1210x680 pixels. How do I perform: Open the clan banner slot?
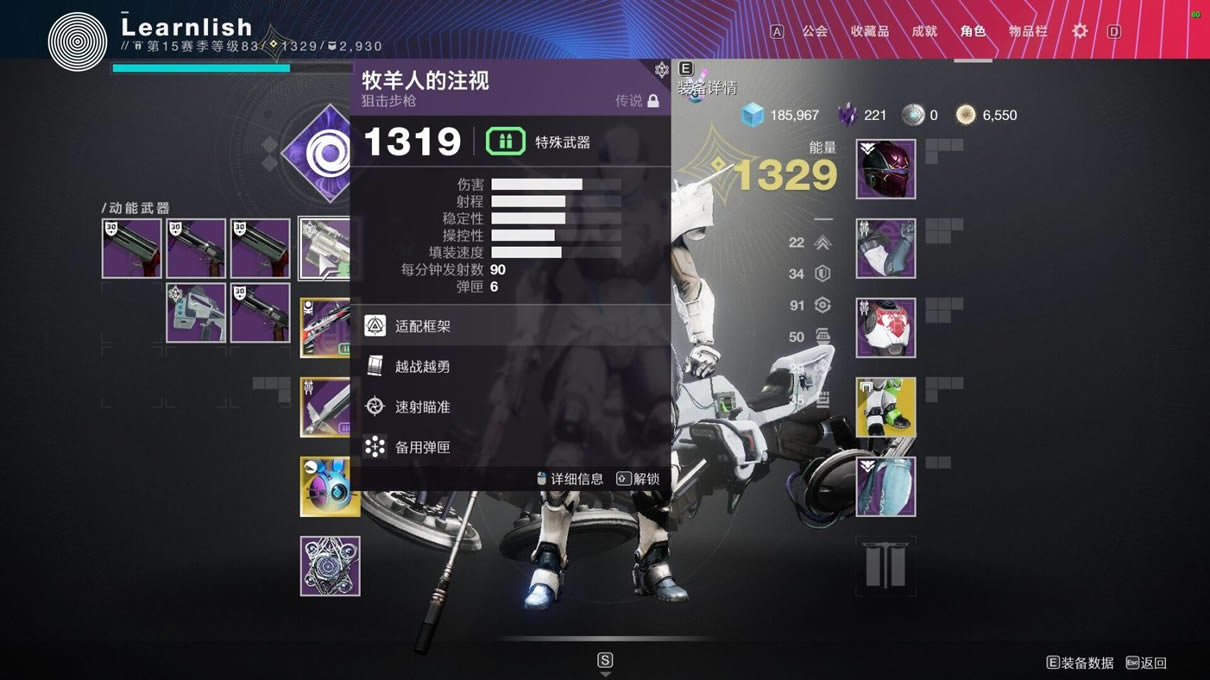[x=886, y=566]
